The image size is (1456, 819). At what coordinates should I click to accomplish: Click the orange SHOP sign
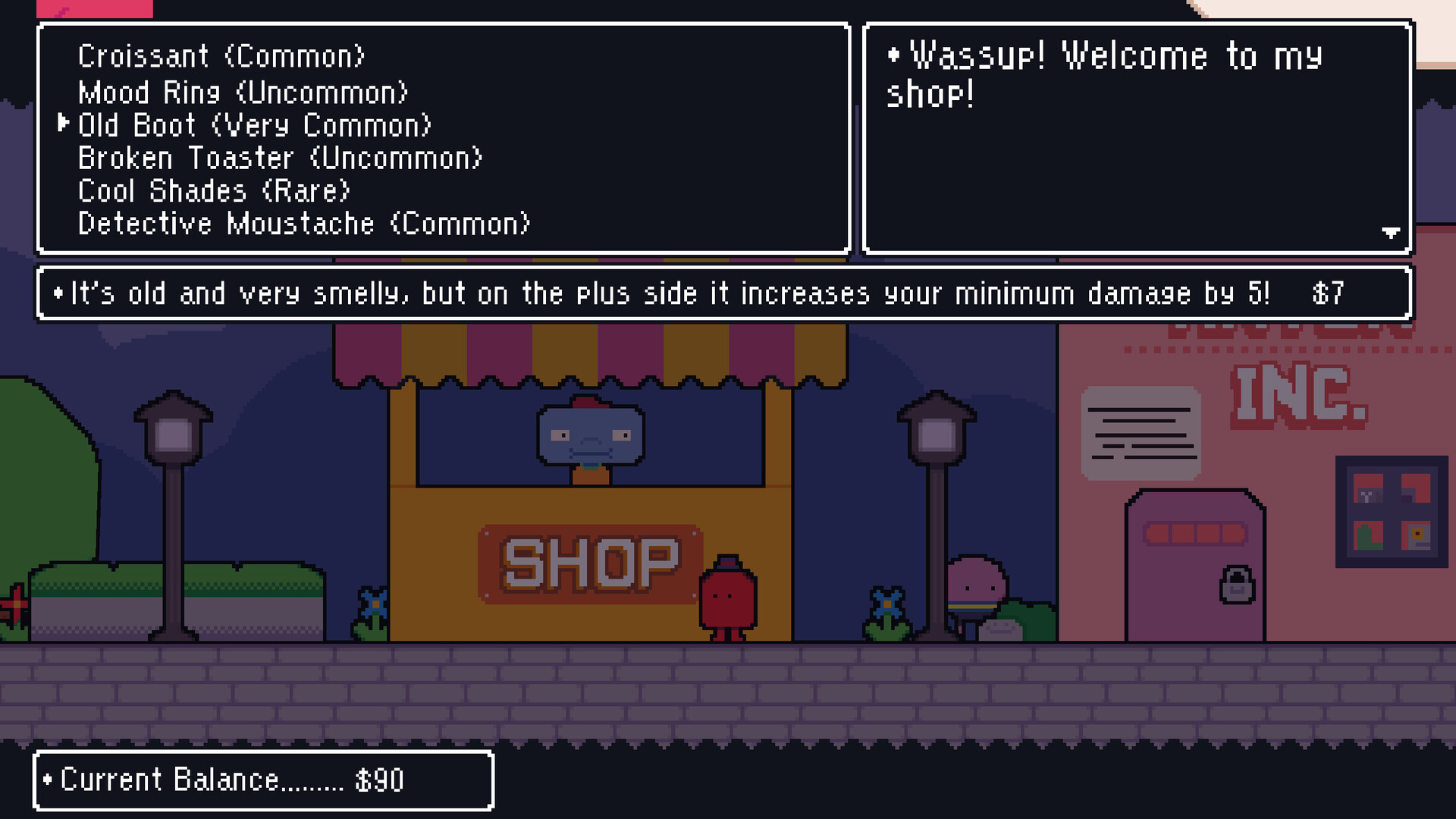point(591,561)
